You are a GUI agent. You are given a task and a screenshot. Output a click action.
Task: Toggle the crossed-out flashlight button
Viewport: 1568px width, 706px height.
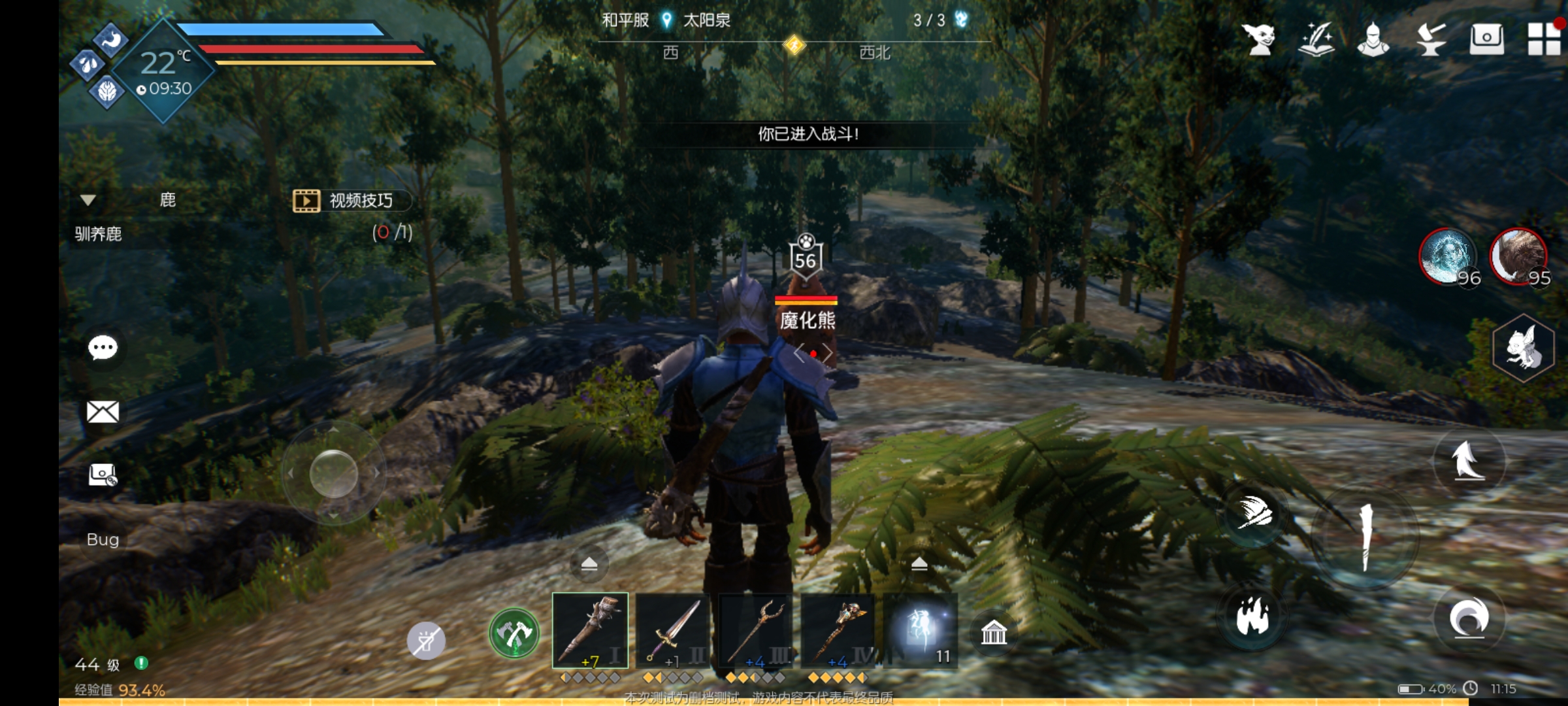(x=426, y=641)
